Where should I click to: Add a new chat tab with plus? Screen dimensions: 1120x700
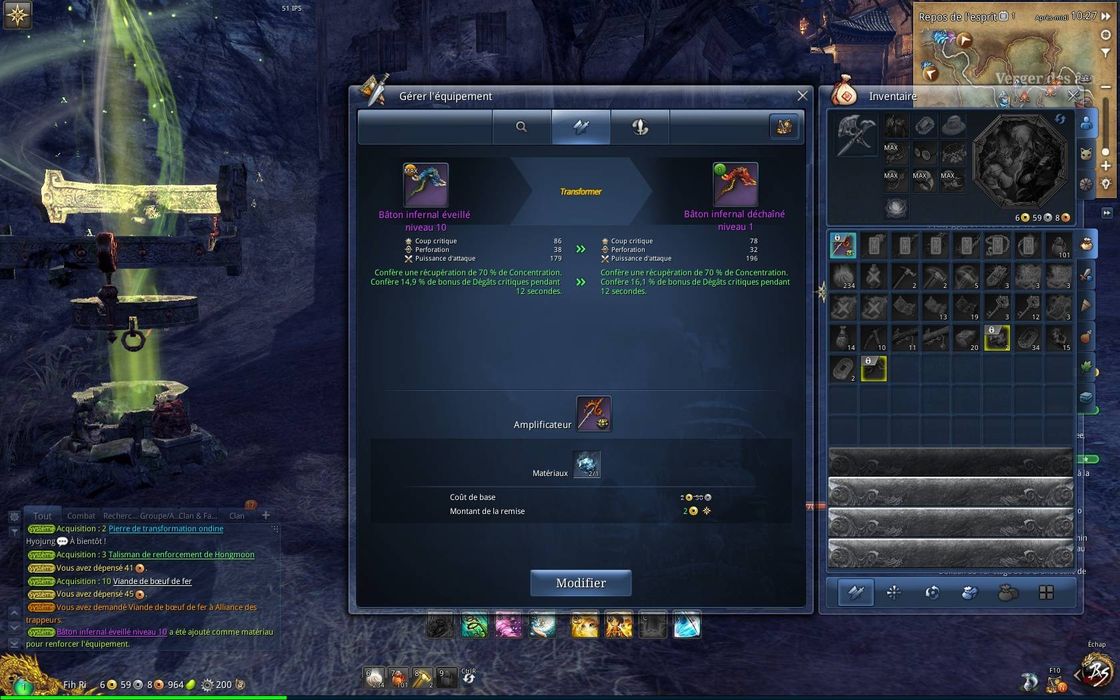pos(266,516)
